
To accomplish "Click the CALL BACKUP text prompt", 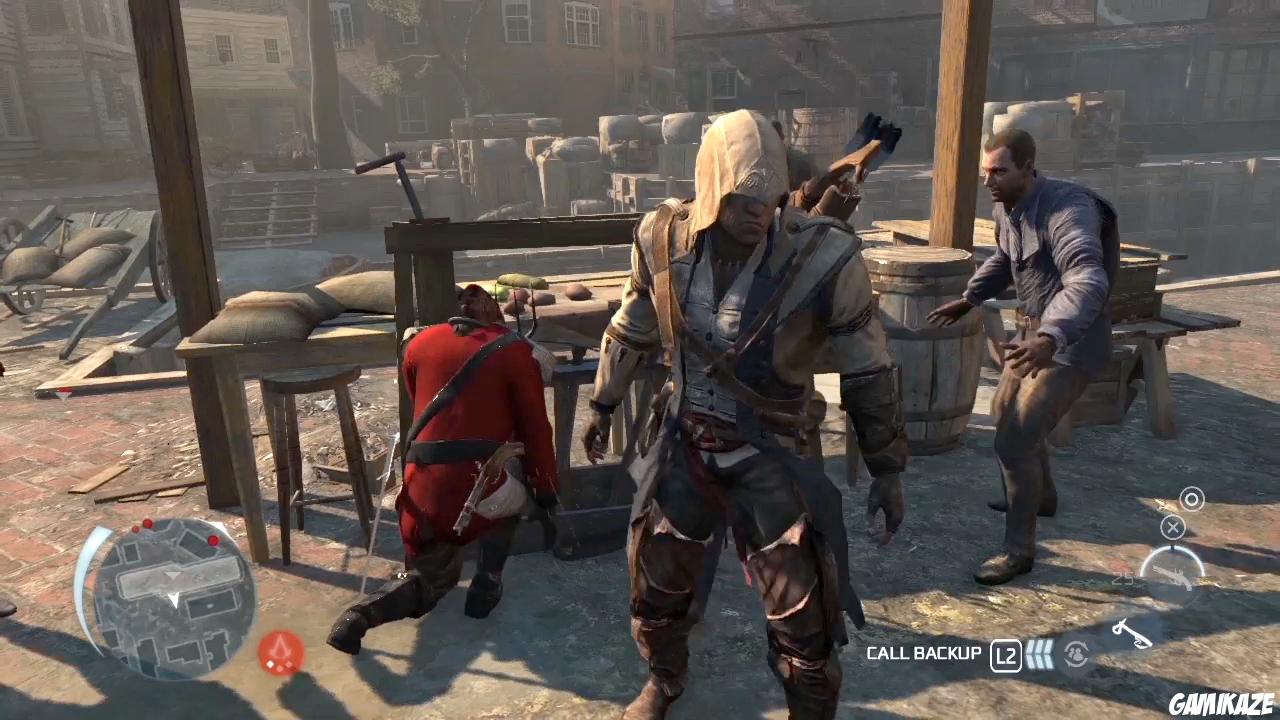I will [x=924, y=653].
